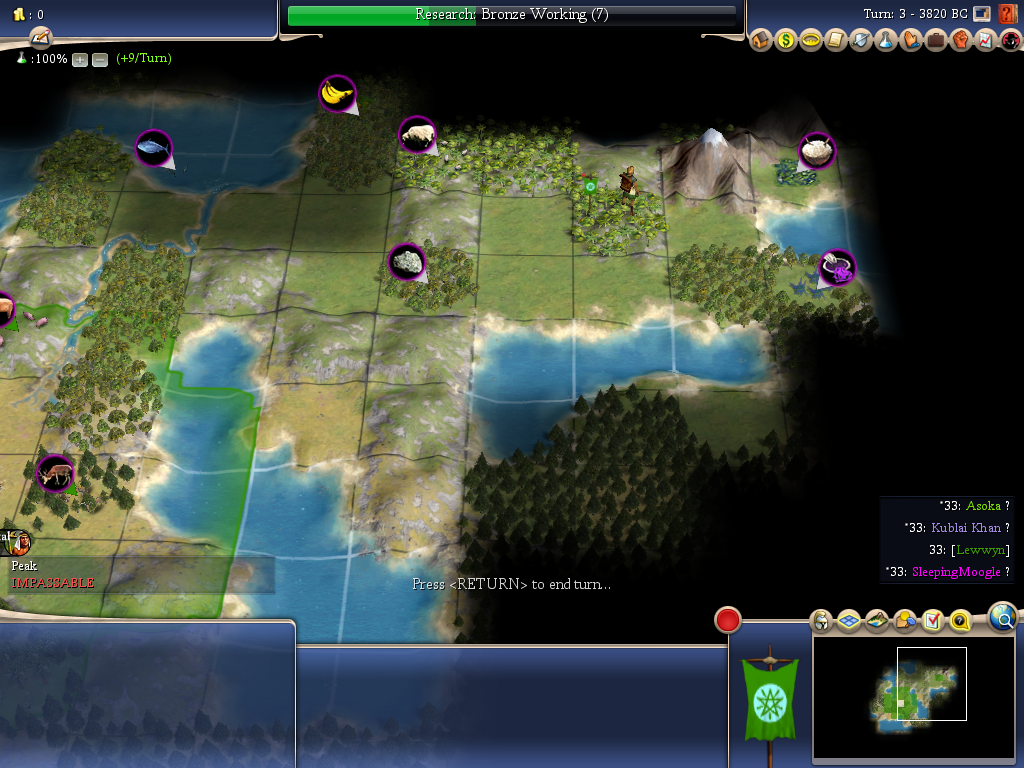Image resolution: width=1024 pixels, height=768 pixels.
Task: Decrease the research rate with minus button
Action: tap(100, 59)
